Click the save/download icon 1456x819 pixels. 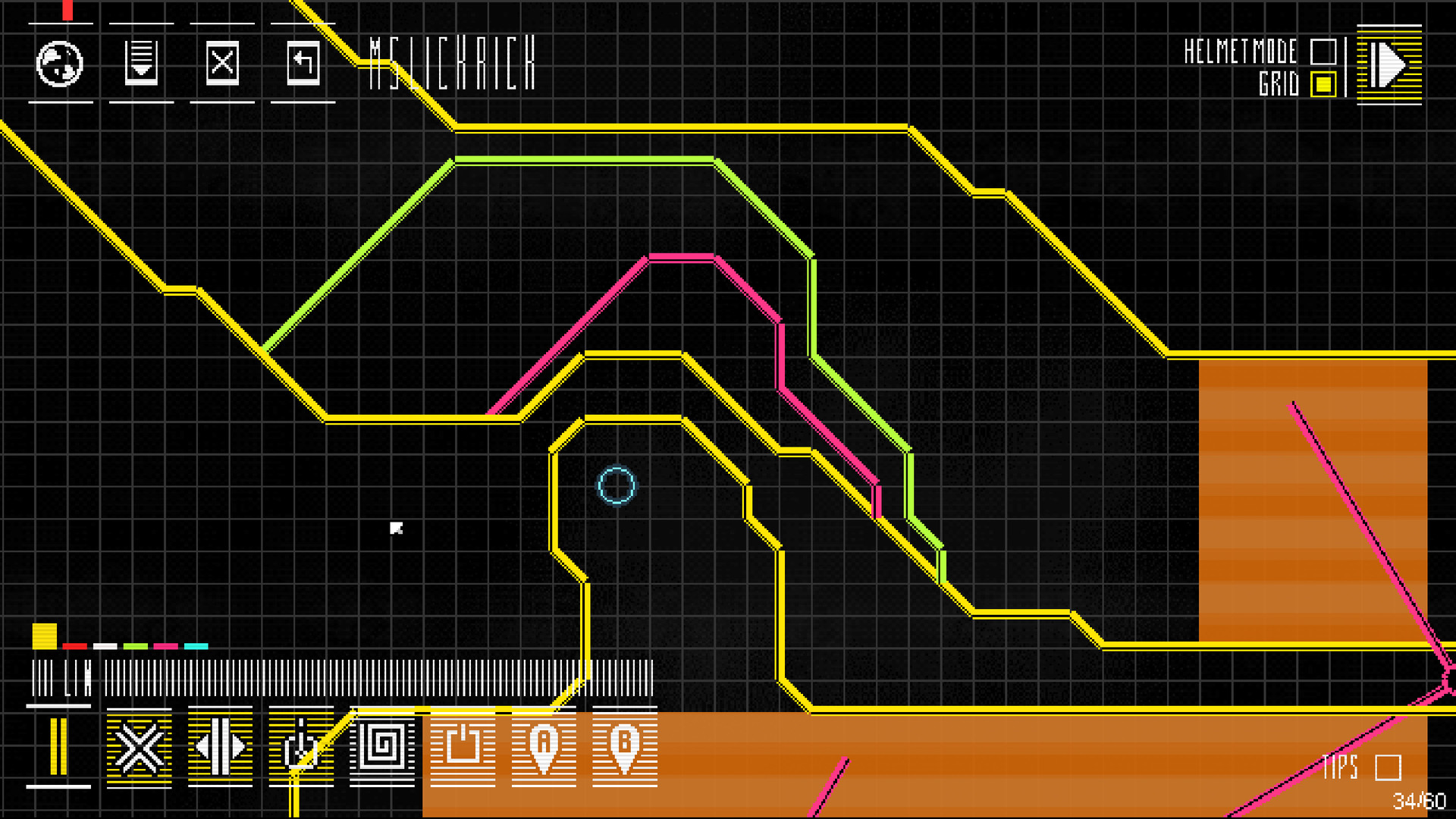coord(141,64)
